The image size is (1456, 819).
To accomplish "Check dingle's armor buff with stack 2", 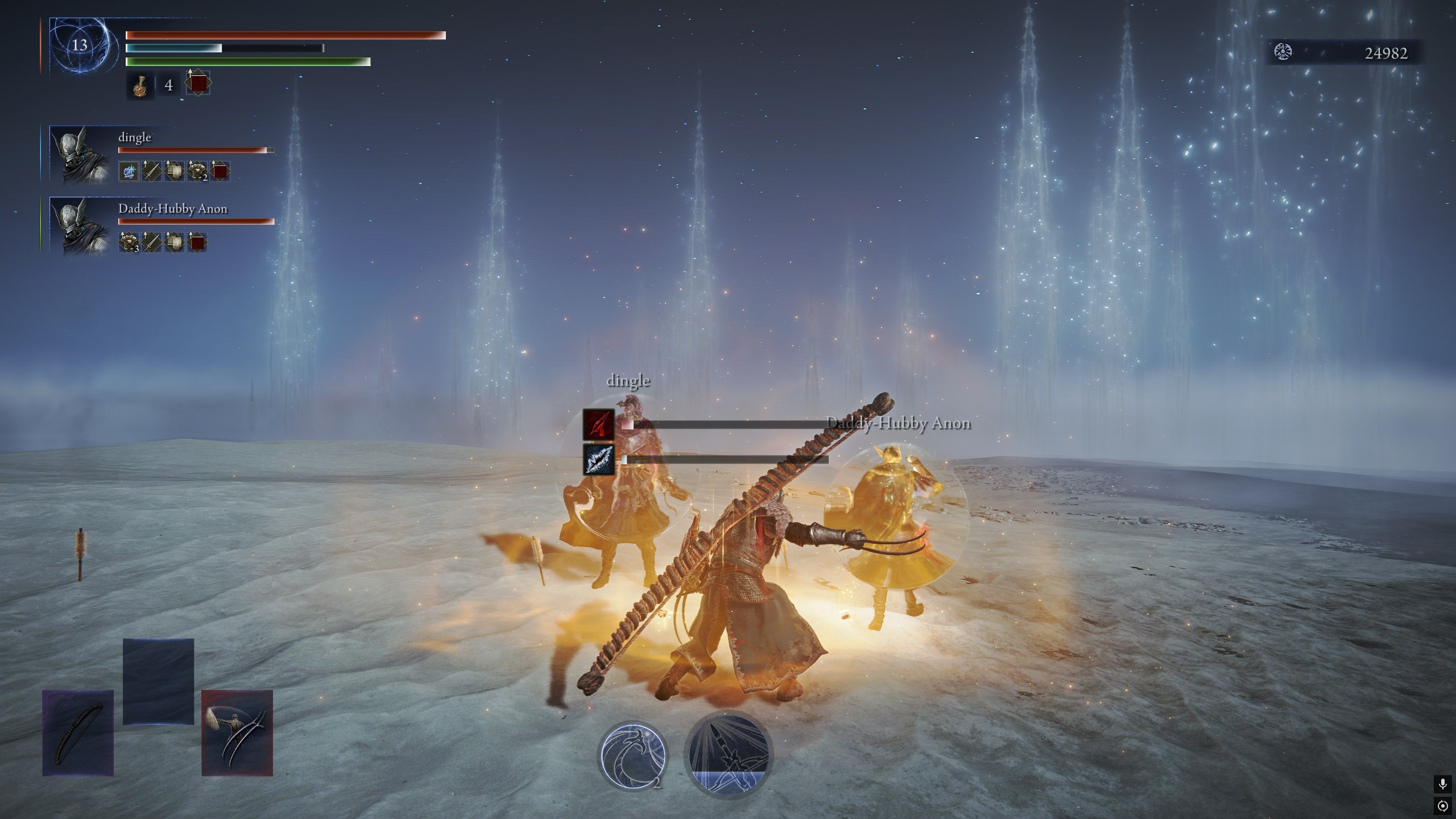I will coord(197,171).
